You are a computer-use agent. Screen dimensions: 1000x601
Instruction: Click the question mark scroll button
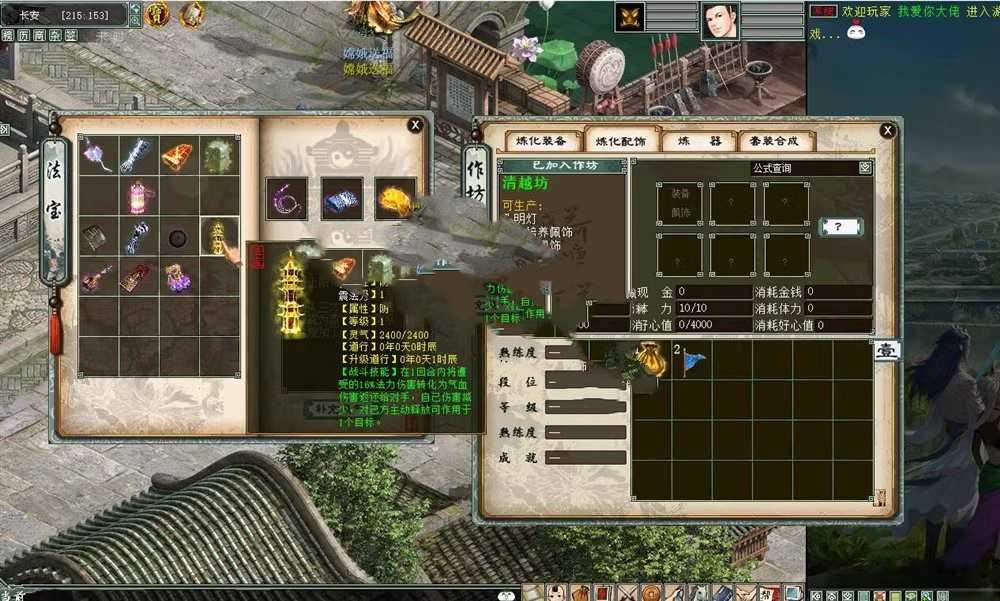pos(839,227)
